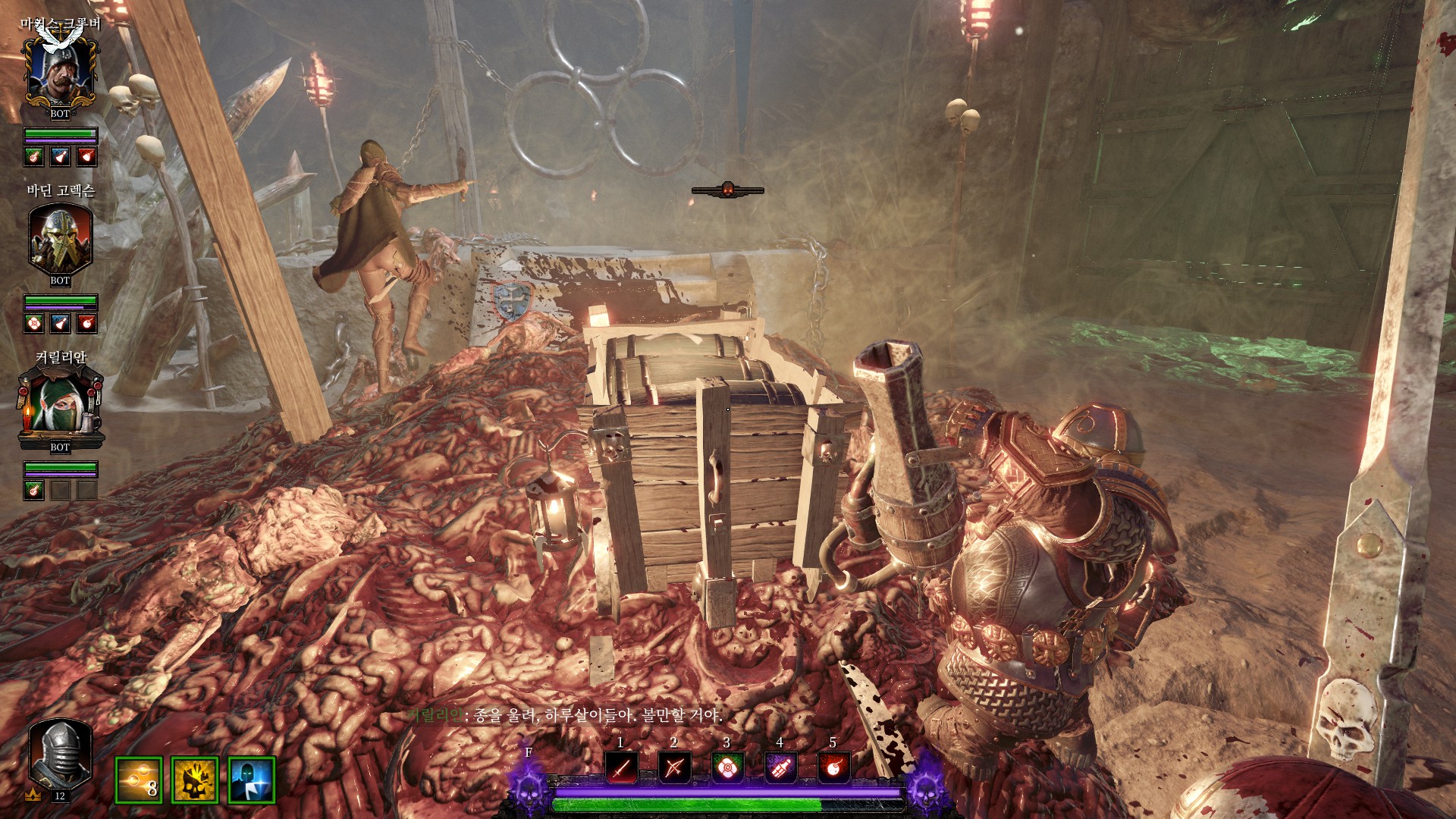Inspect the blue knight with shield buff

pyautogui.click(x=251, y=780)
